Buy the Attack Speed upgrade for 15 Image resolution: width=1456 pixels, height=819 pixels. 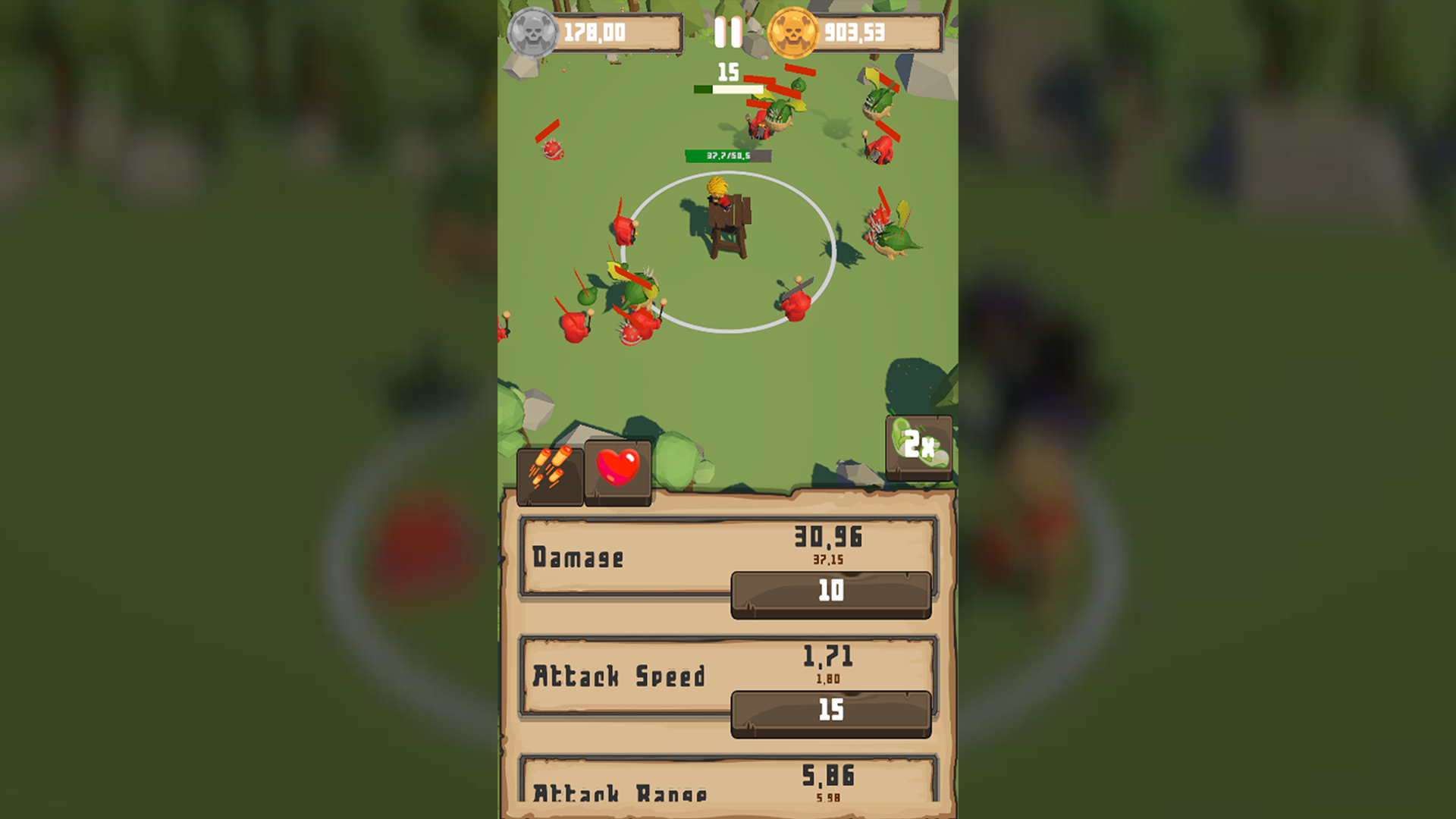click(830, 711)
